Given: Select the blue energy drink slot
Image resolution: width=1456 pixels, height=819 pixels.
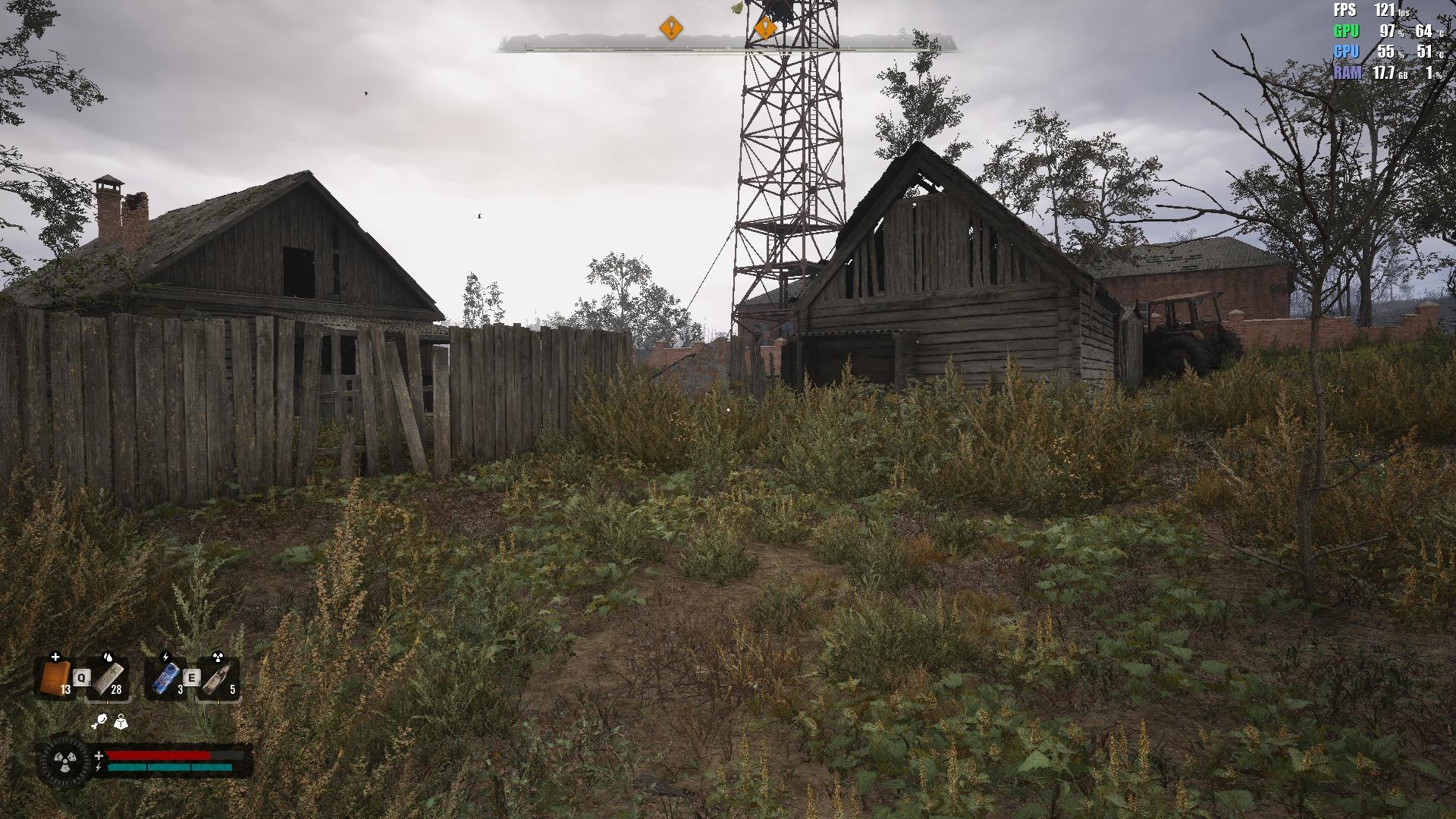Looking at the screenshot, I should pyautogui.click(x=166, y=677).
